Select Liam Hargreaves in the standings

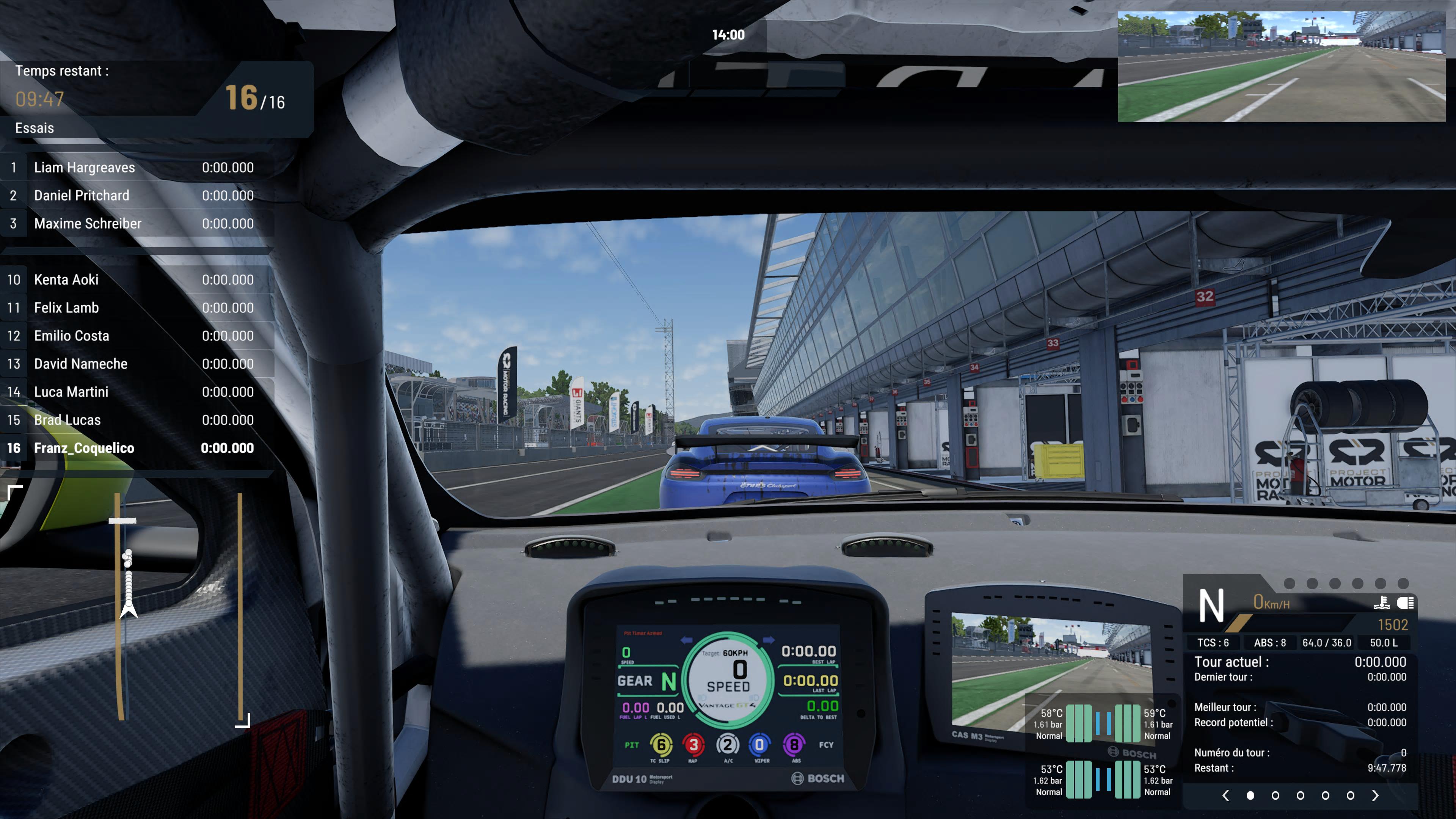[x=136, y=167]
